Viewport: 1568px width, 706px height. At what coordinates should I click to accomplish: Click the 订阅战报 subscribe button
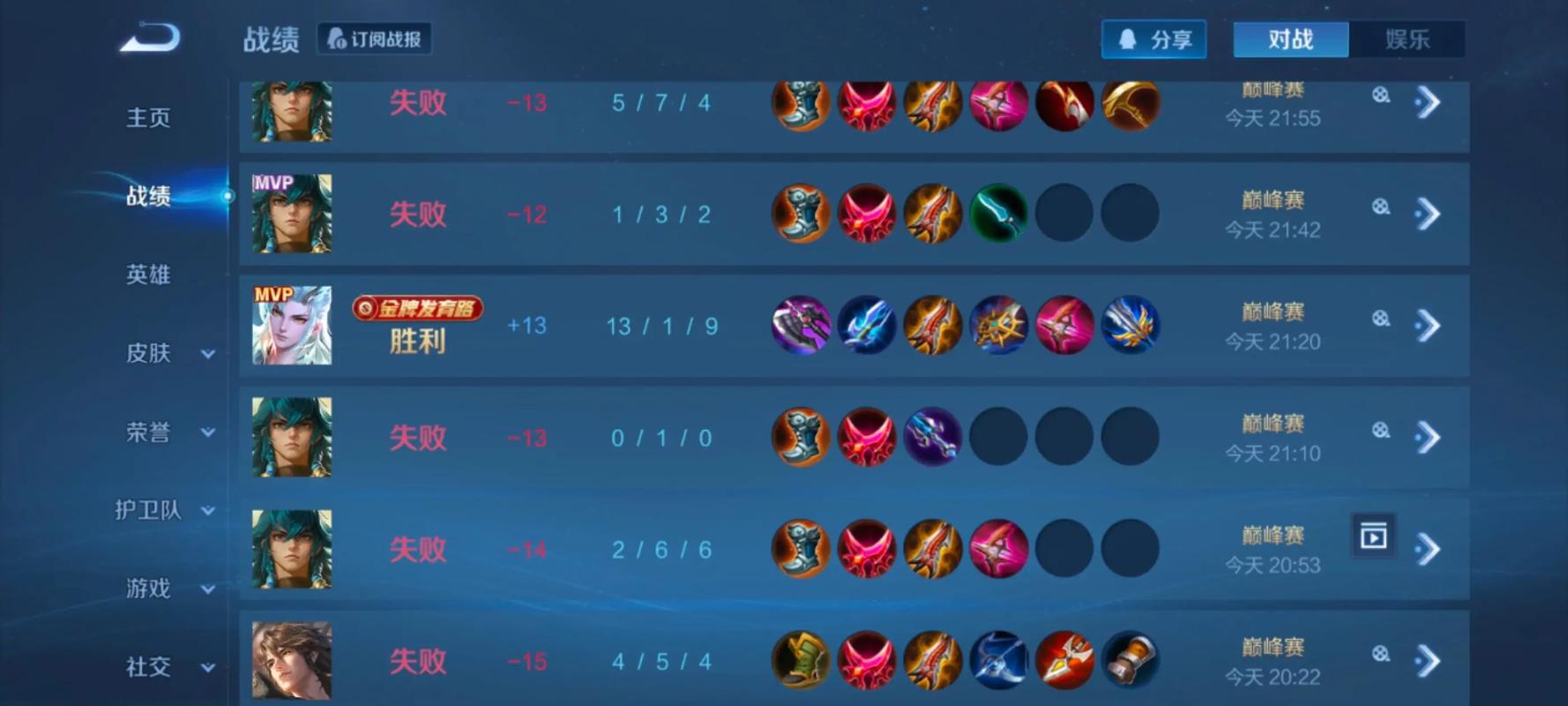(374, 38)
